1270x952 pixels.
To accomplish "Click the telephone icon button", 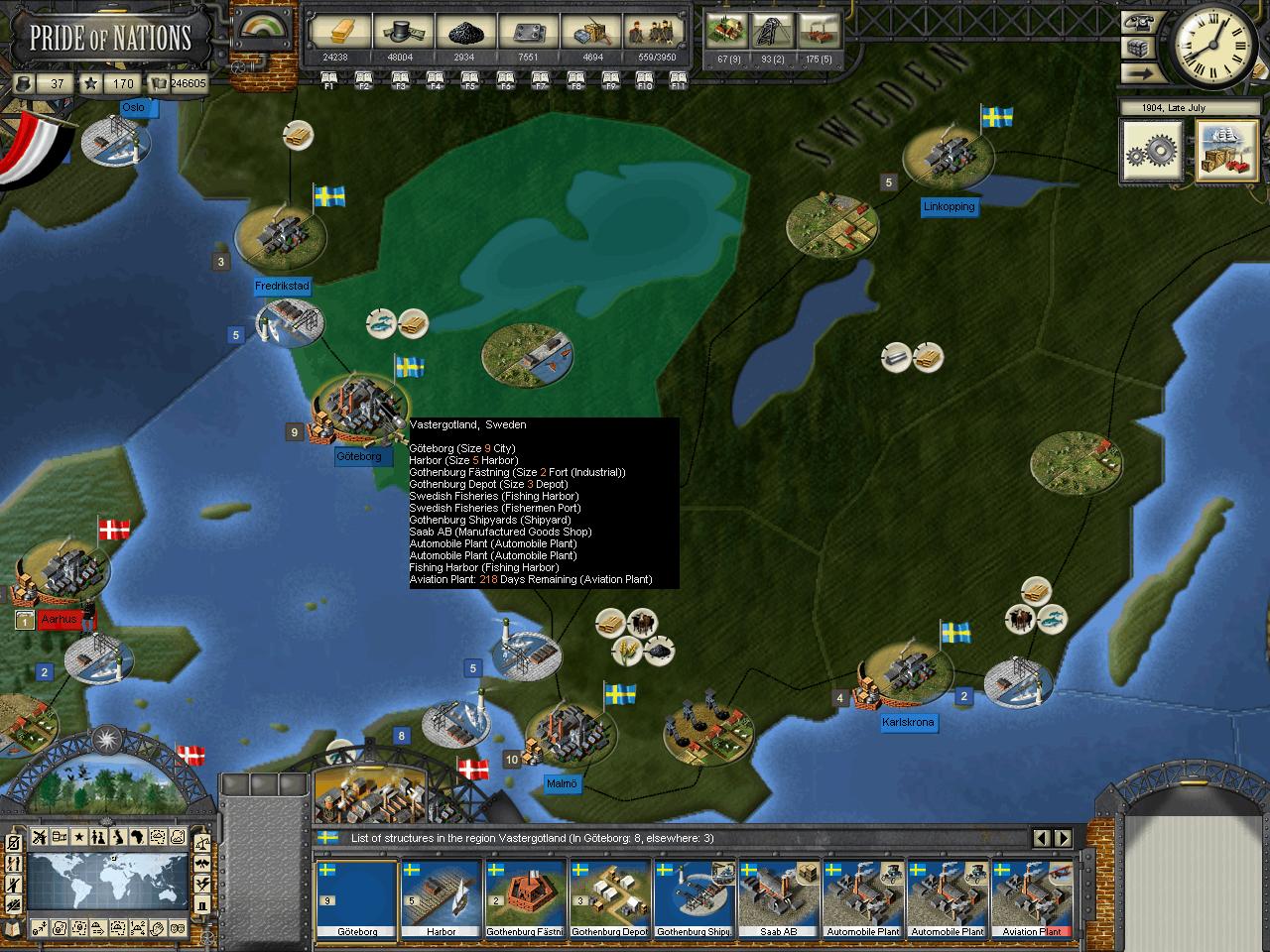I will [x=1138, y=22].
